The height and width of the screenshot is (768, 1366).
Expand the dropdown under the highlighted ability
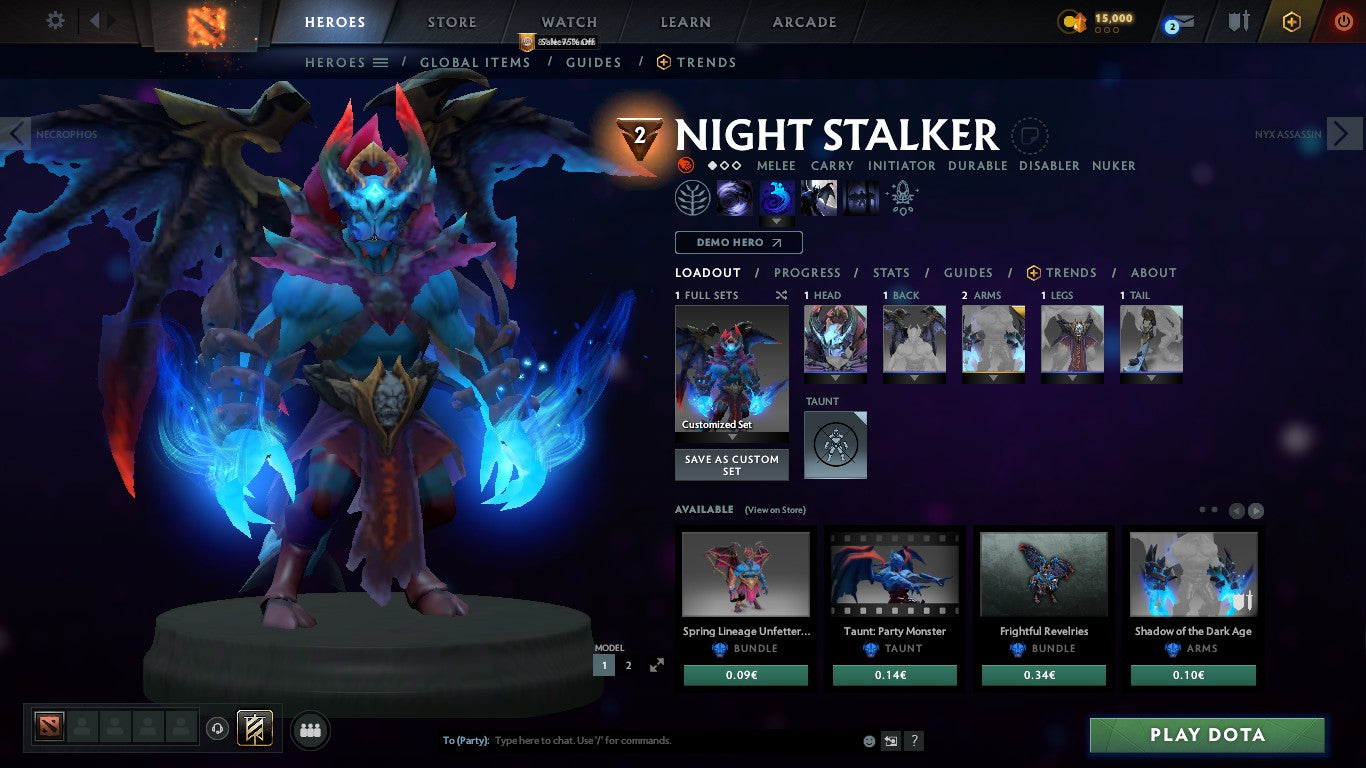[x=778, y=222]
